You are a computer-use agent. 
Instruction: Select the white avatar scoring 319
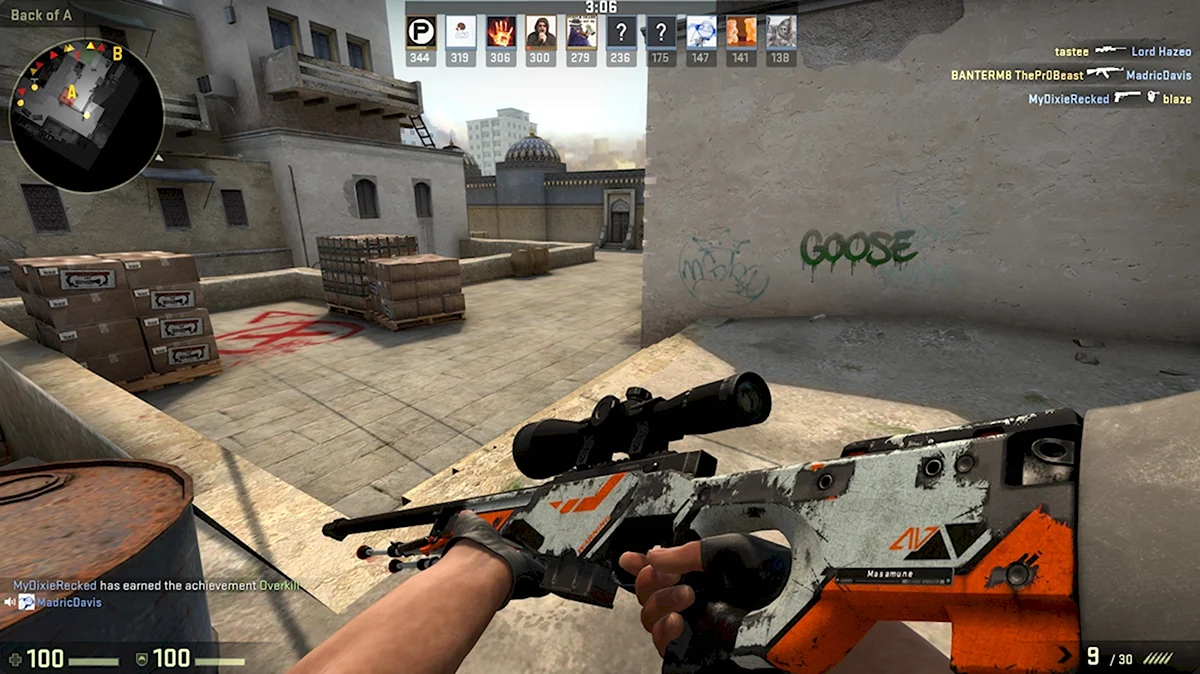pyautogui.click(x=461, y=32)
